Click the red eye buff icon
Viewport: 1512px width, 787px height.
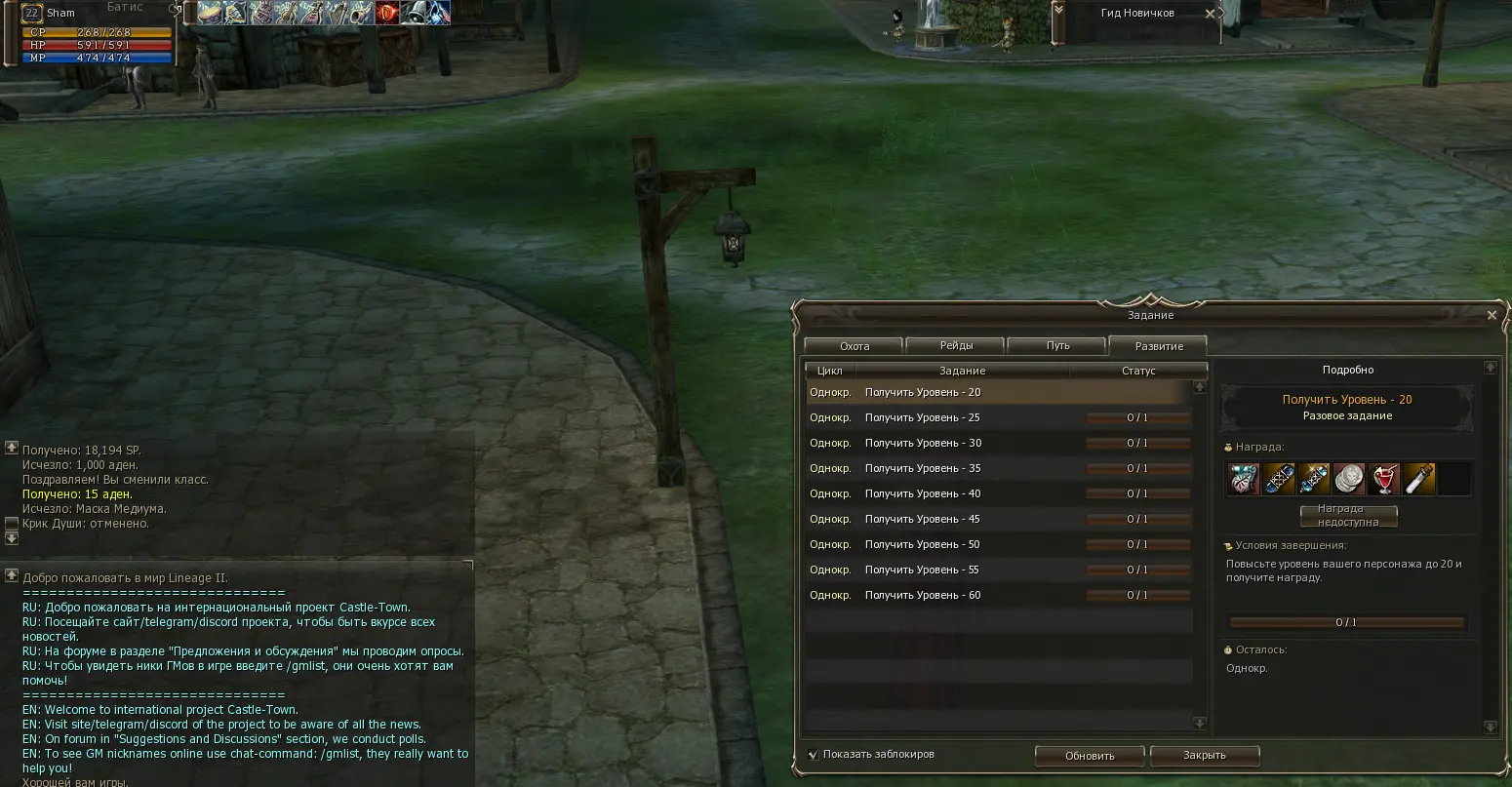387,13
